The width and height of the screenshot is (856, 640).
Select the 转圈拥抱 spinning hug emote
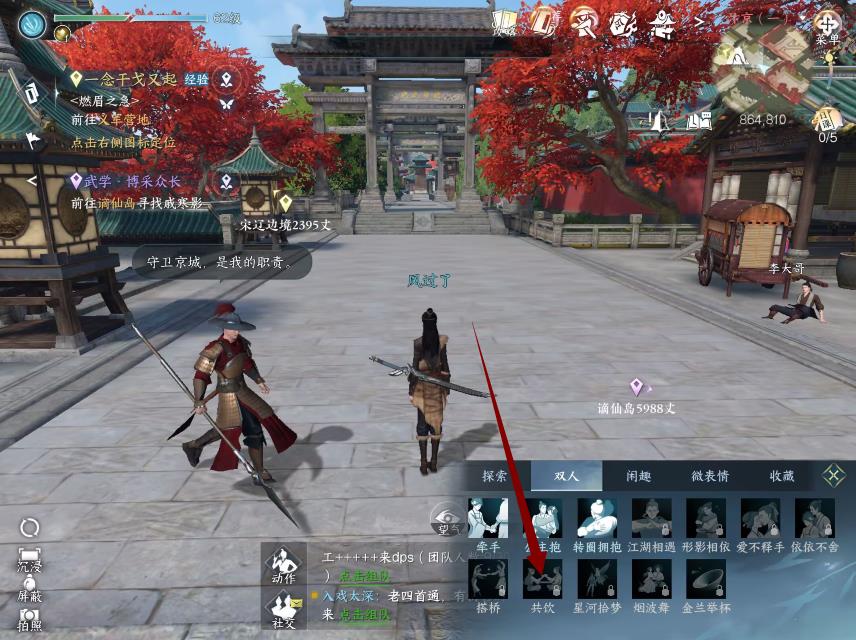tap(597, 519)
